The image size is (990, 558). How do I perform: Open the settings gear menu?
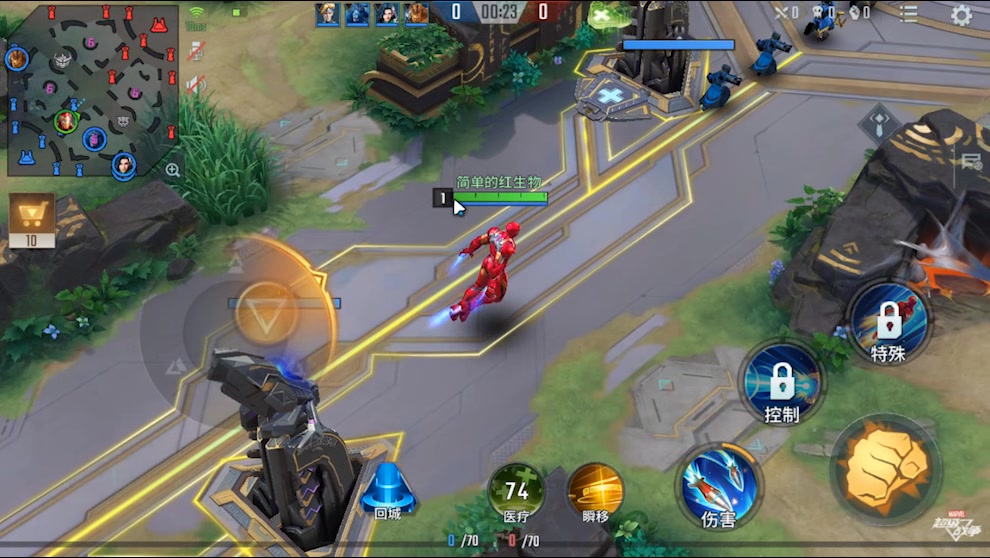click(961, 14)
